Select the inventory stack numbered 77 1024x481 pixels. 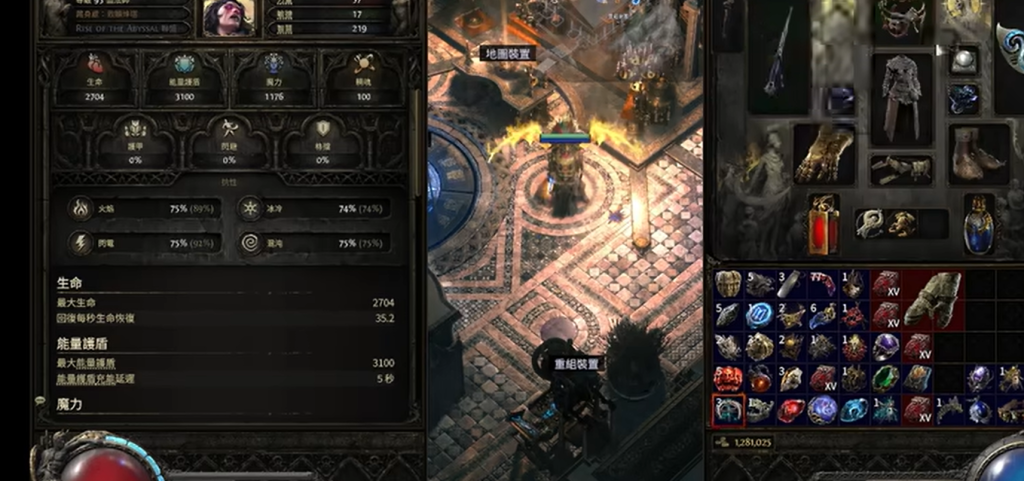822,284
